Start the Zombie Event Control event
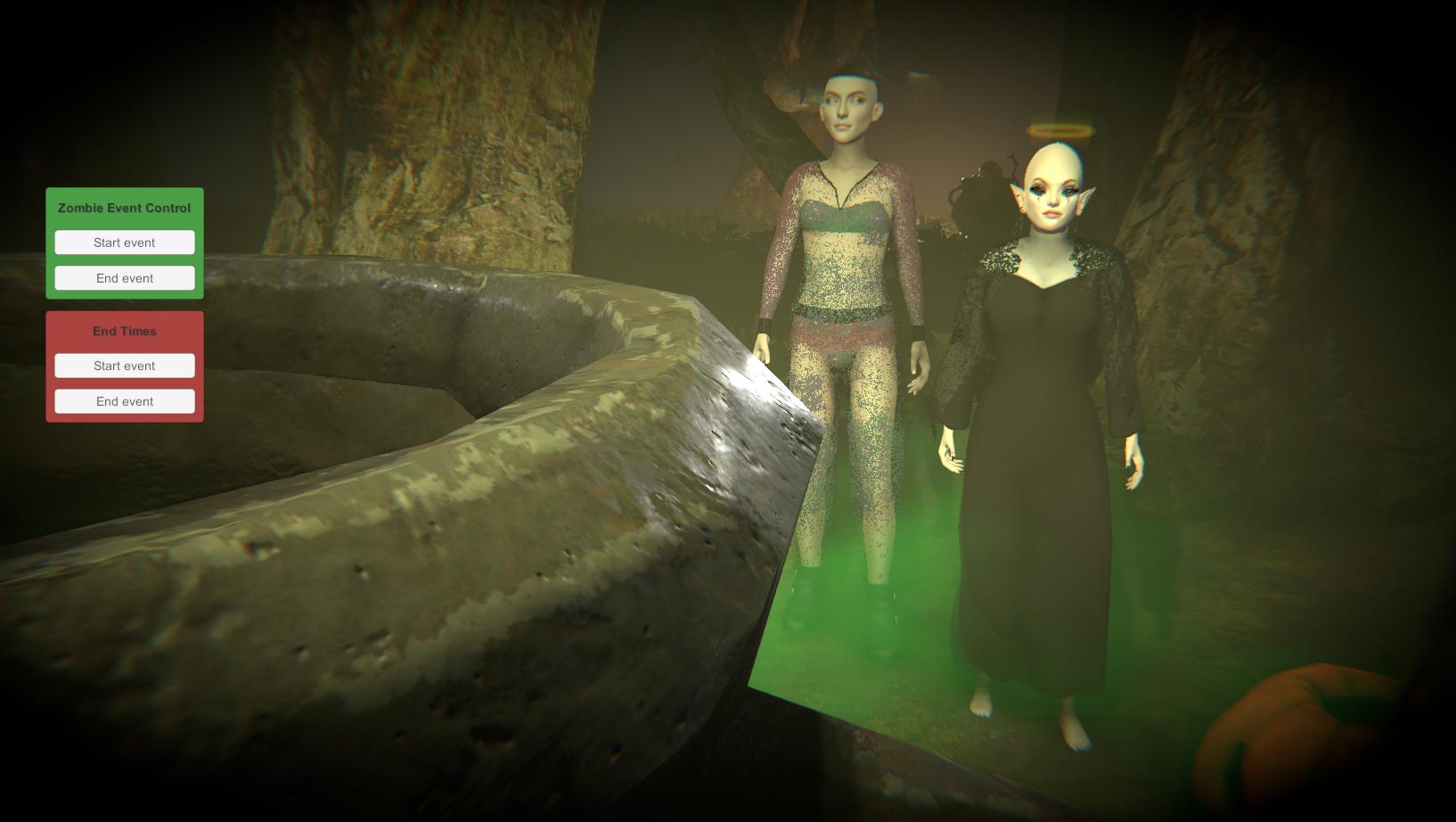1456x822 pixels. tap(125, 242)
